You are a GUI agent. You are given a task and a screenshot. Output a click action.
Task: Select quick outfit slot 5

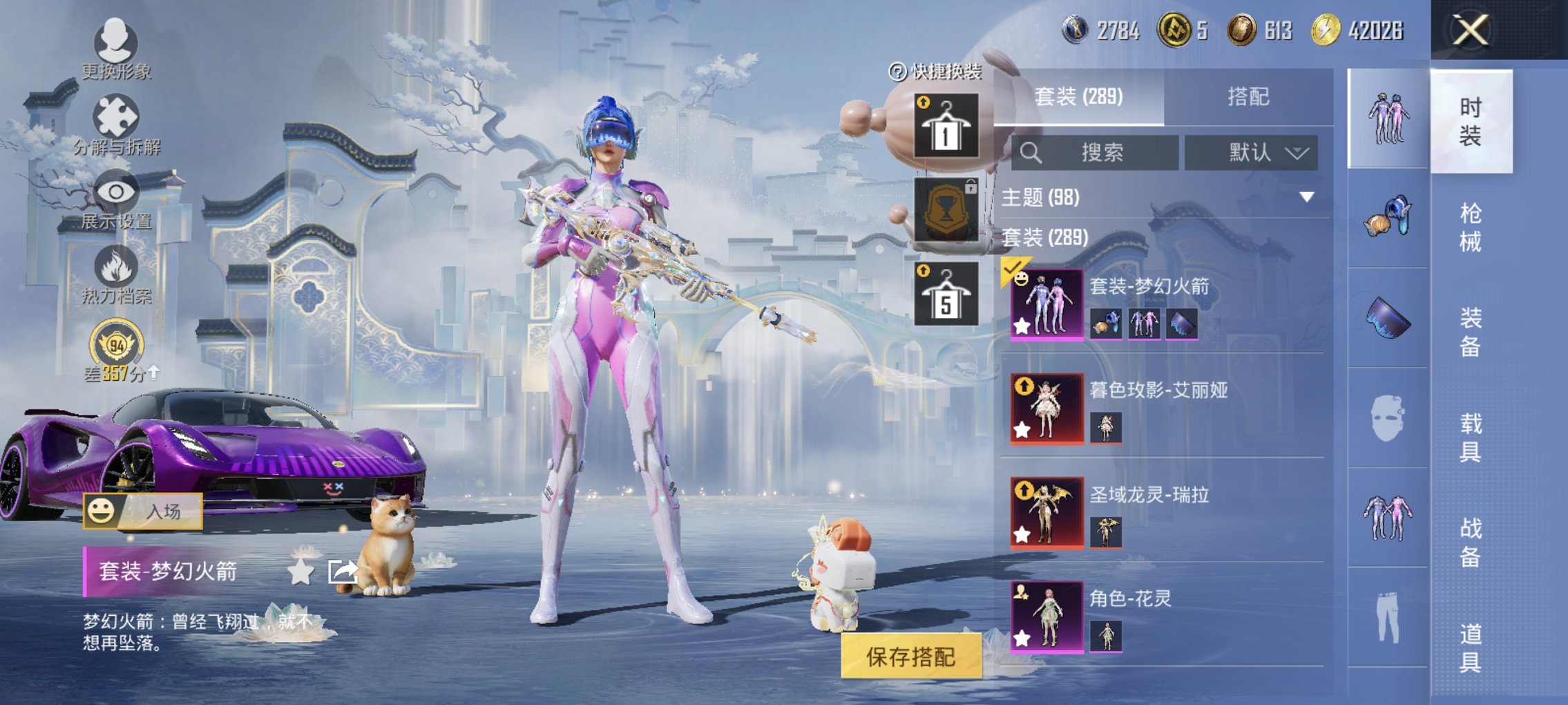tap(946, 294)
